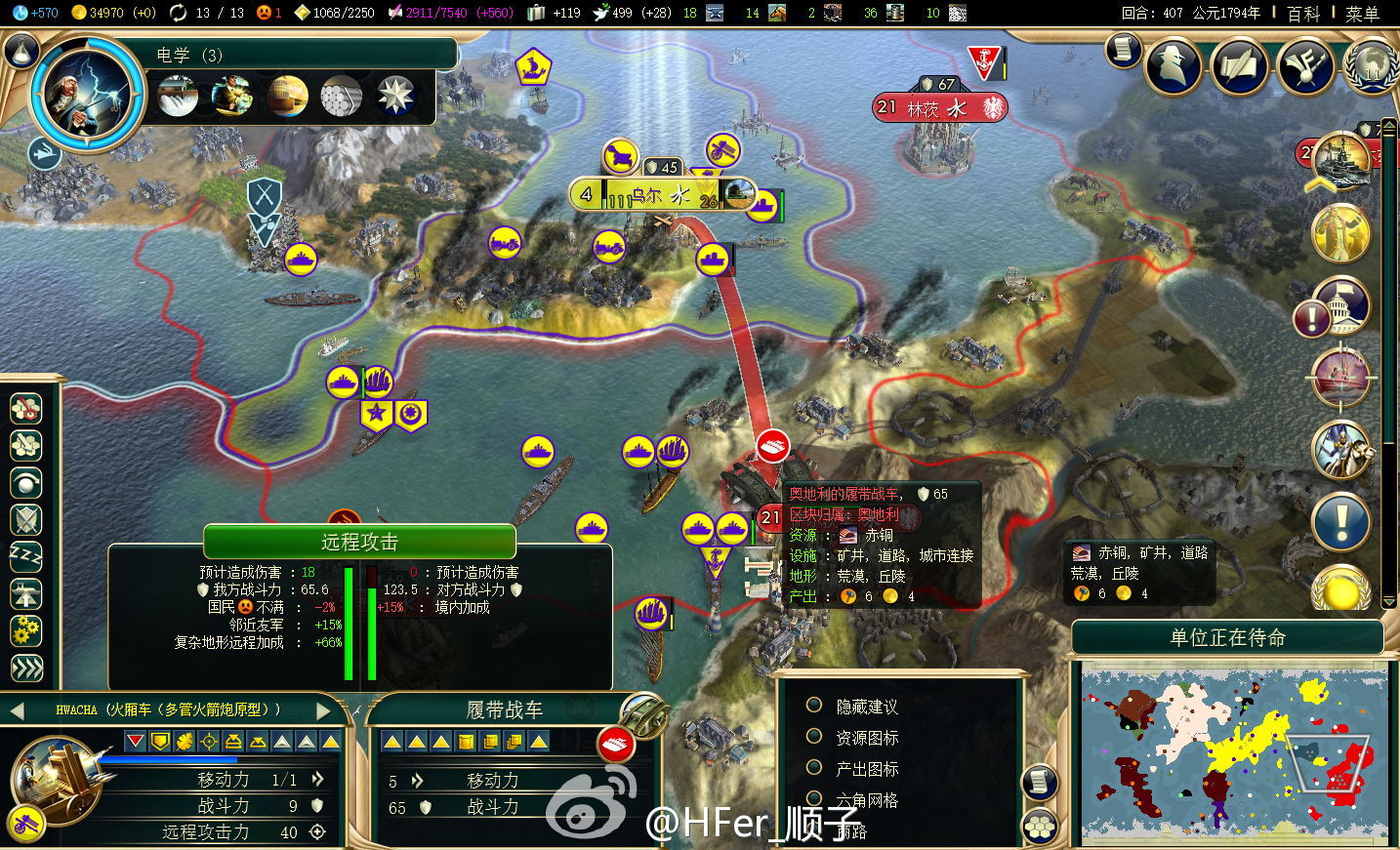Select next unit with right arrow

click(x=324, y=710)
